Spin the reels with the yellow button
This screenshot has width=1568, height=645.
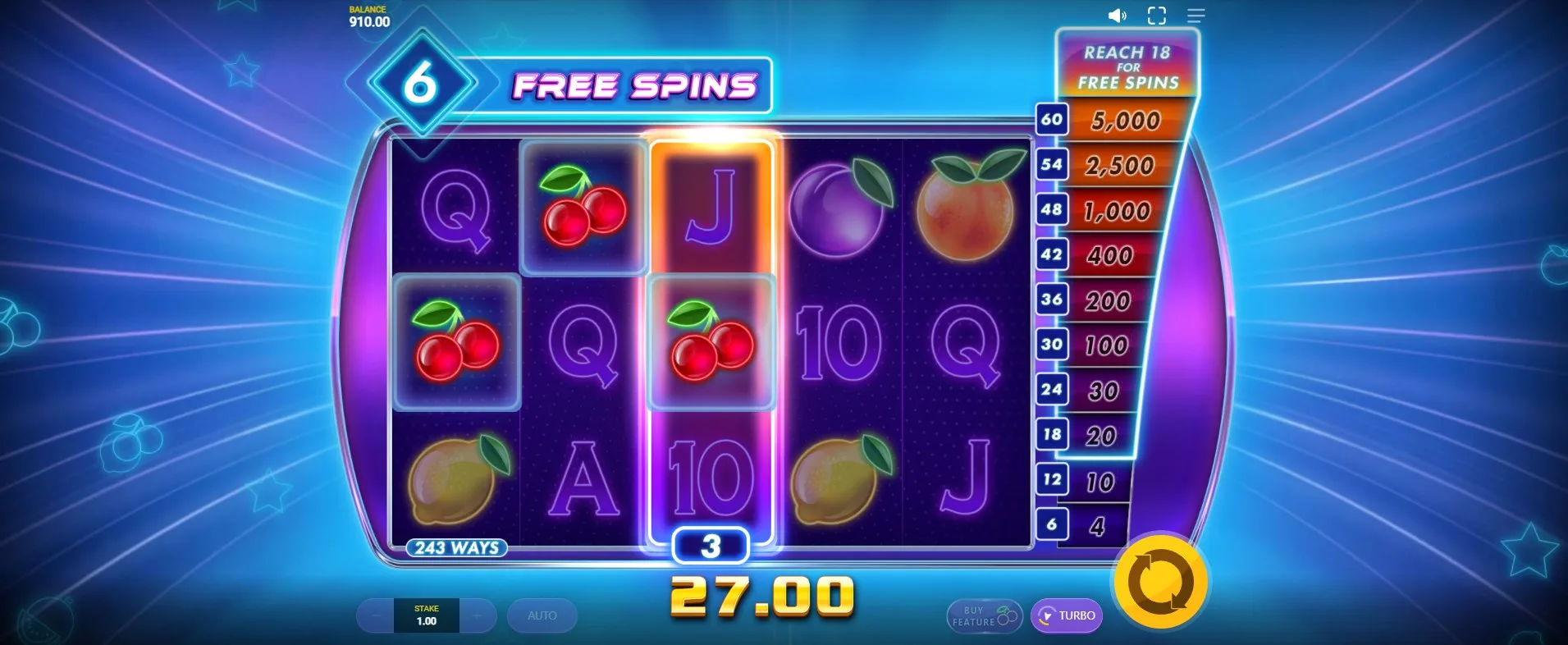1160,582
